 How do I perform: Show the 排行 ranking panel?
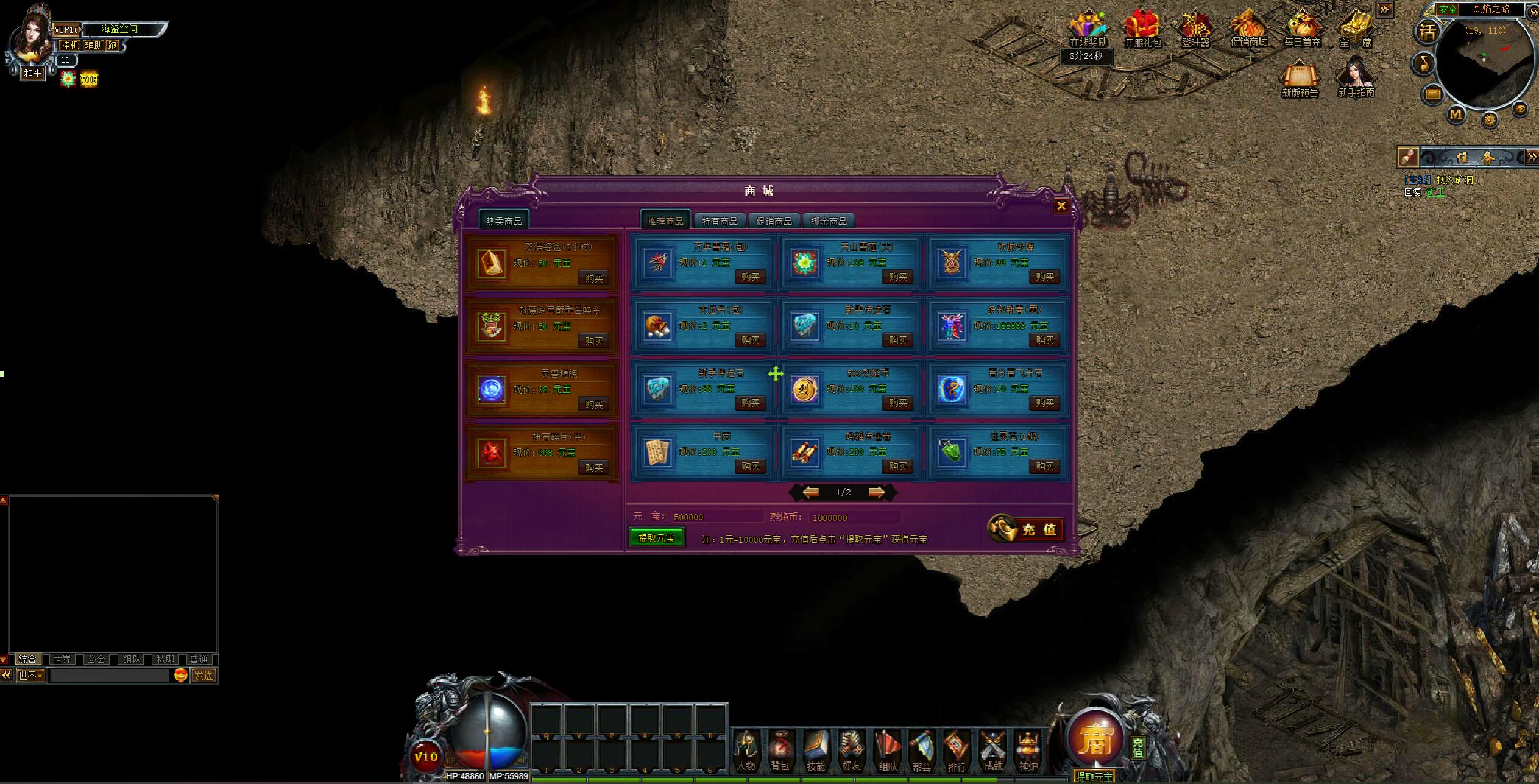pyautogui.click(x=957, y=751)
